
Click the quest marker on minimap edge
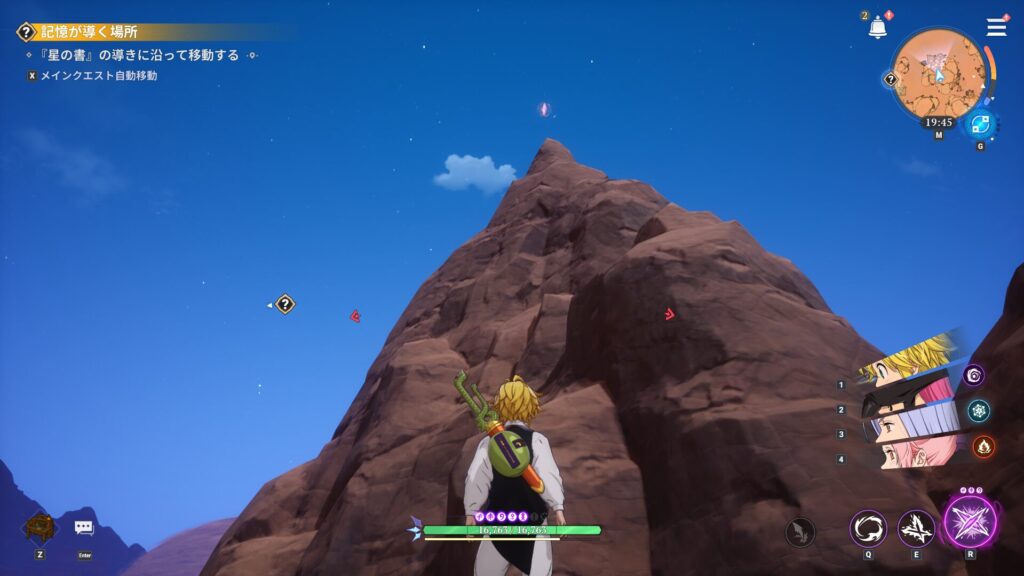(890, 80)
